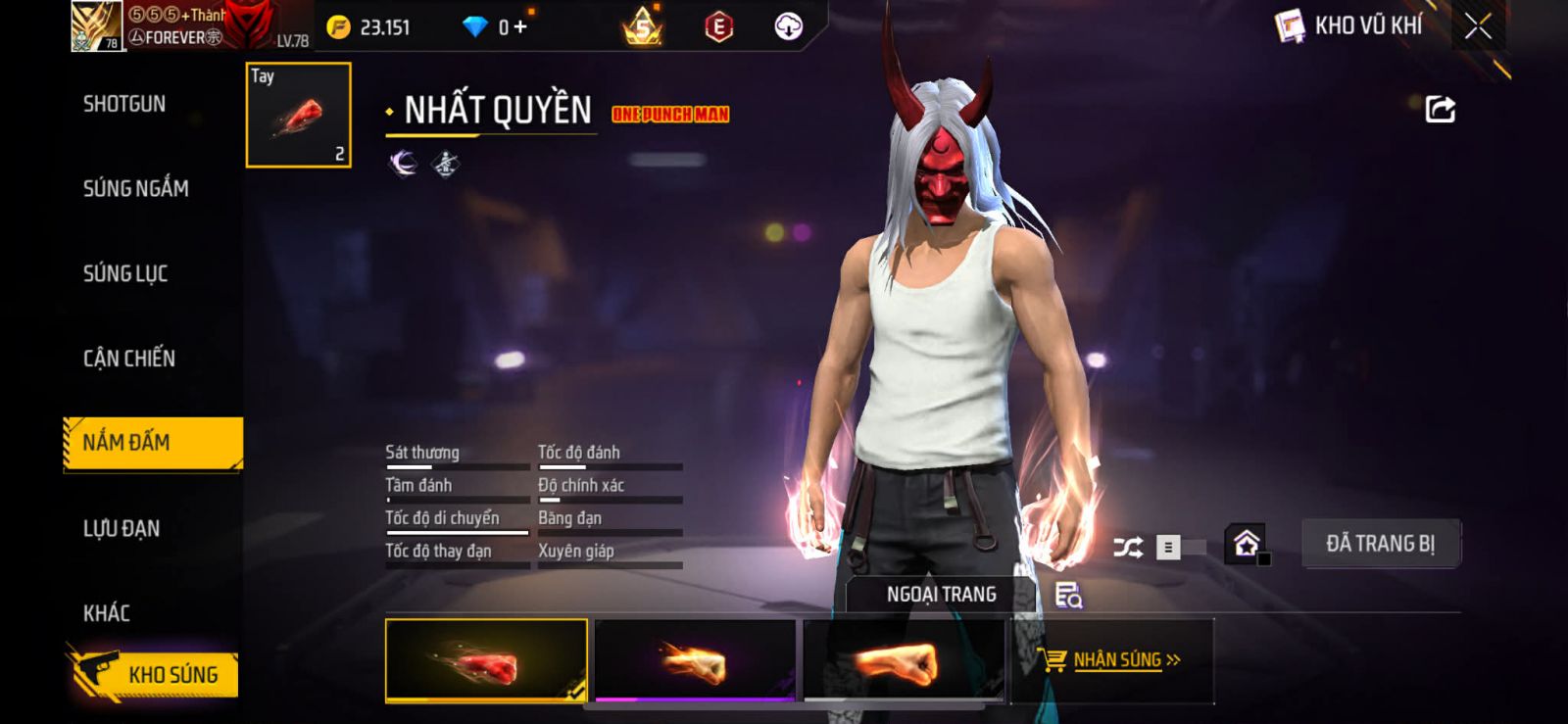The width and height of the screenshot is (1568, 724).
Task: Click the star house favorite icon
Action: click(x=1246, y=544)
